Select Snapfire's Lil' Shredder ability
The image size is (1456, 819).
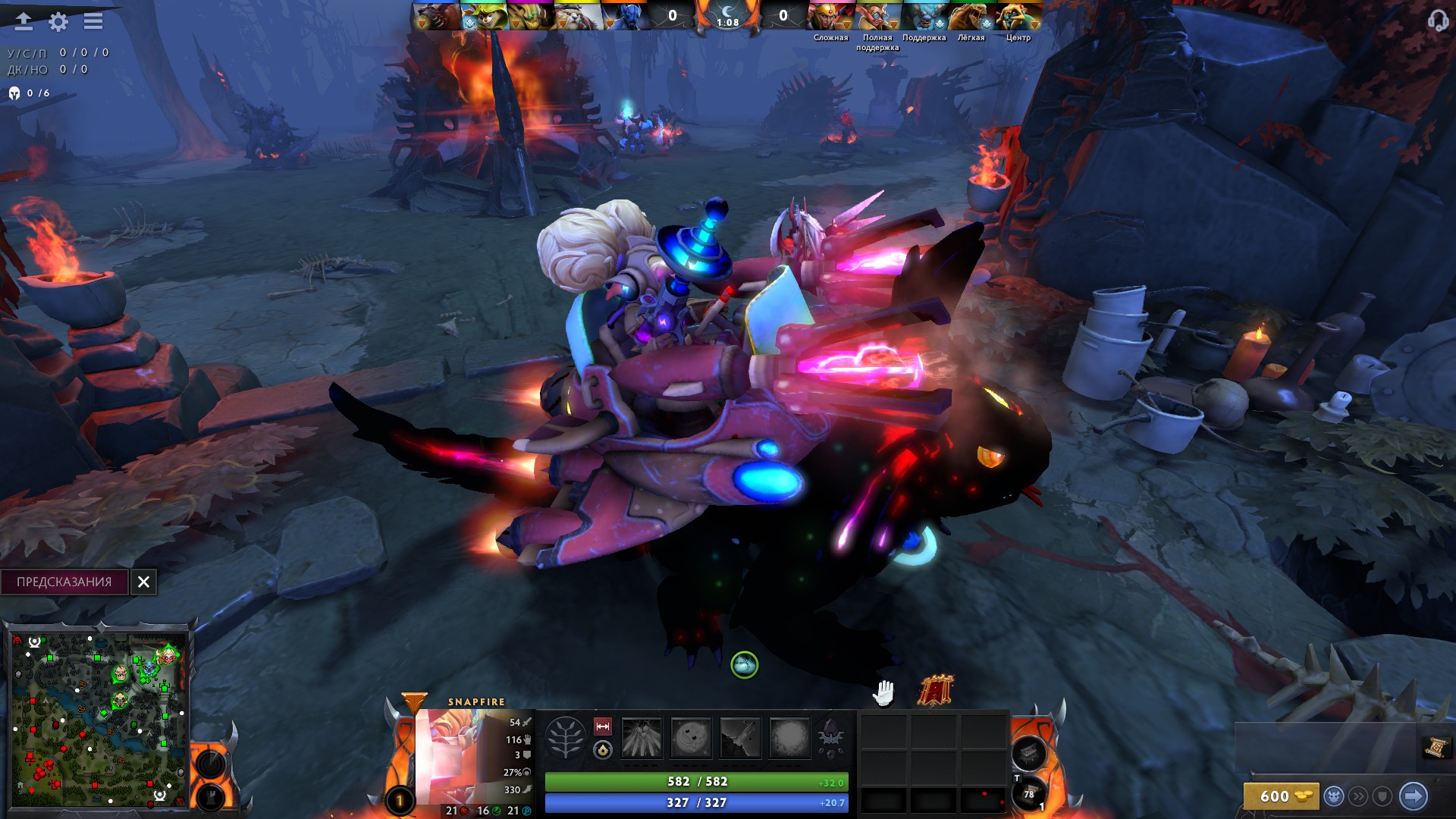click(740, 737)
